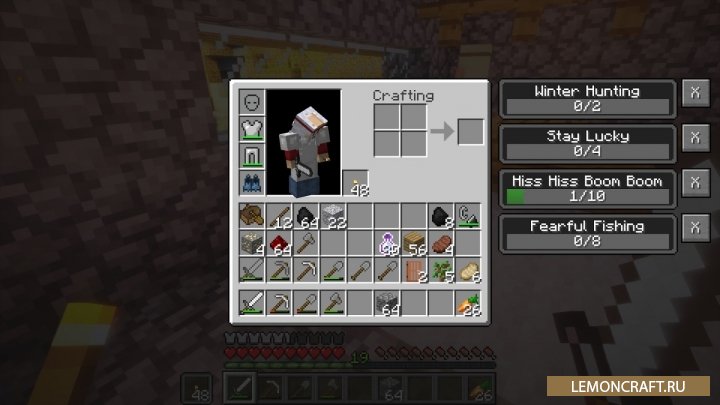This screenshot has height=405, width=720.
Task: Remove the Stay Lucky quest tracker
Action: click(x=694, y=139)
